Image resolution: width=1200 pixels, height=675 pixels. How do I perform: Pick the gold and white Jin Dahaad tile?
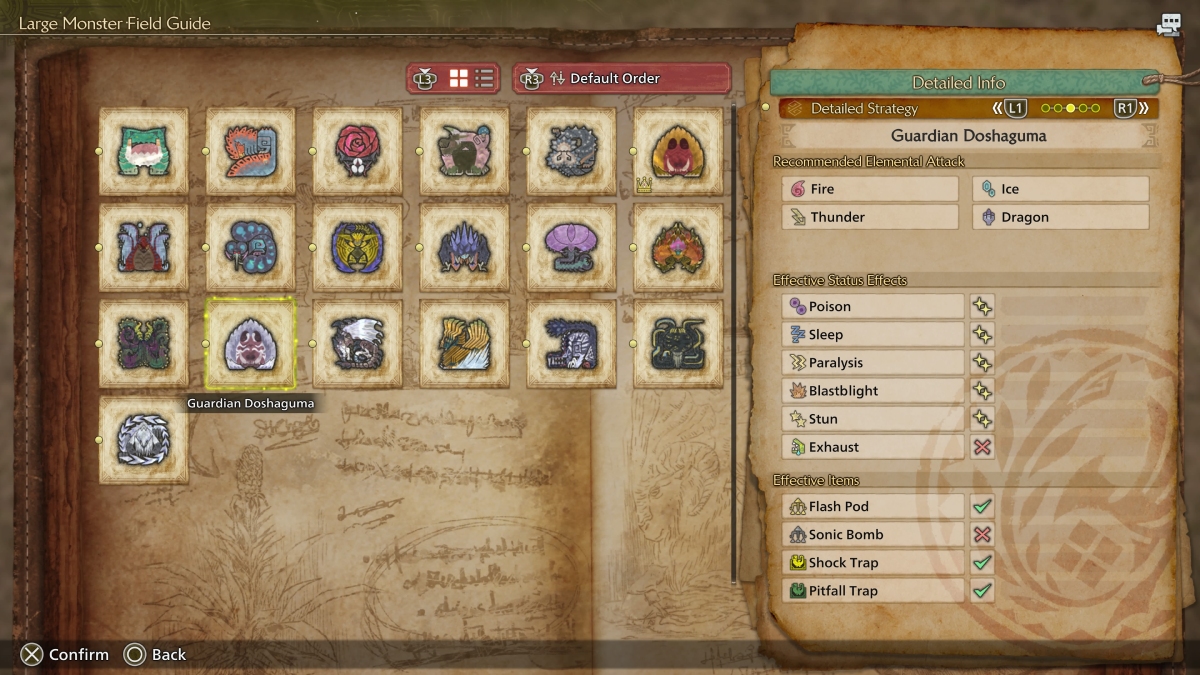(x=464, y=343)
